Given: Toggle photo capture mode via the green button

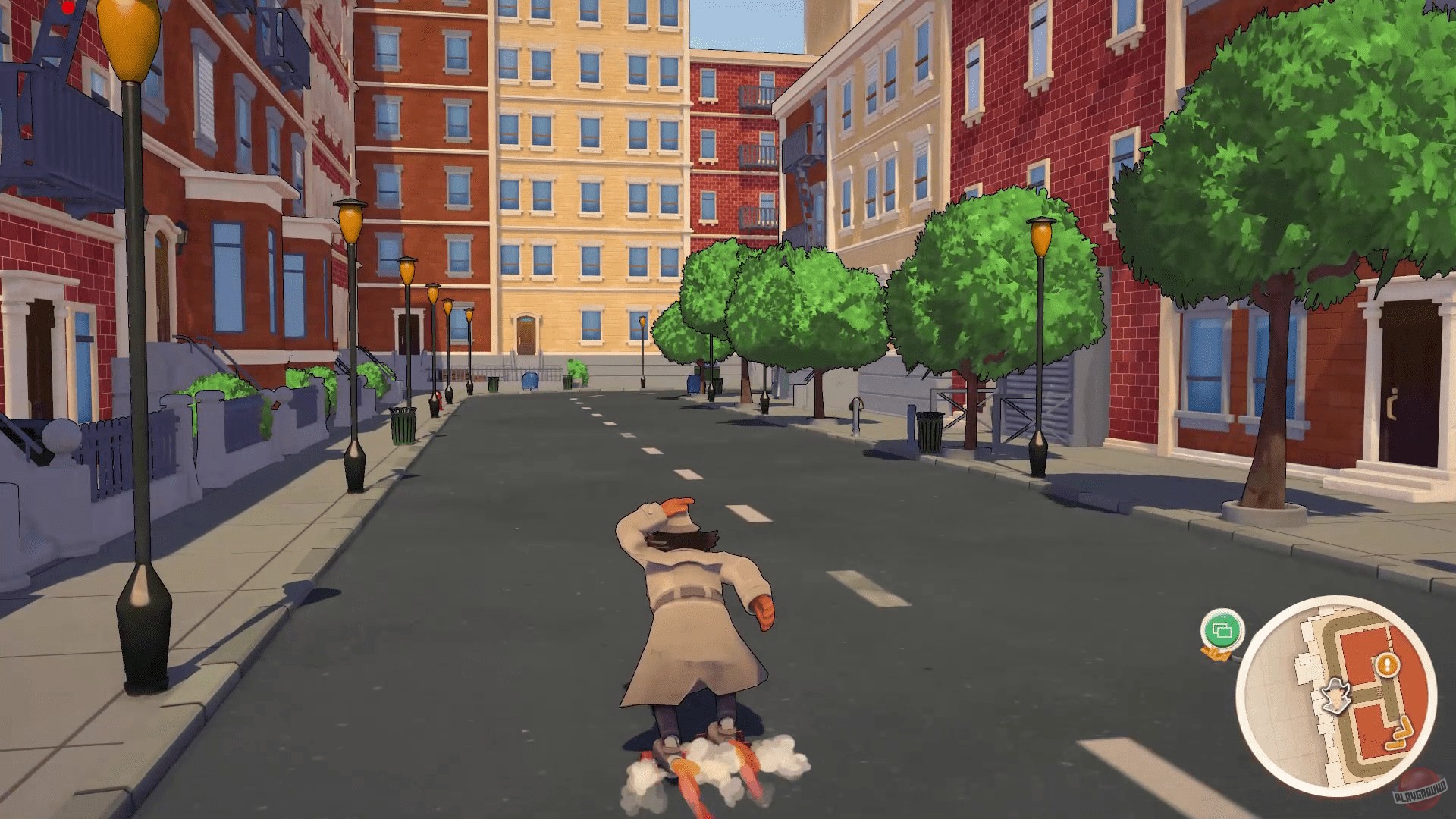Looking at the screenshot, I should tap(1223, 629).
